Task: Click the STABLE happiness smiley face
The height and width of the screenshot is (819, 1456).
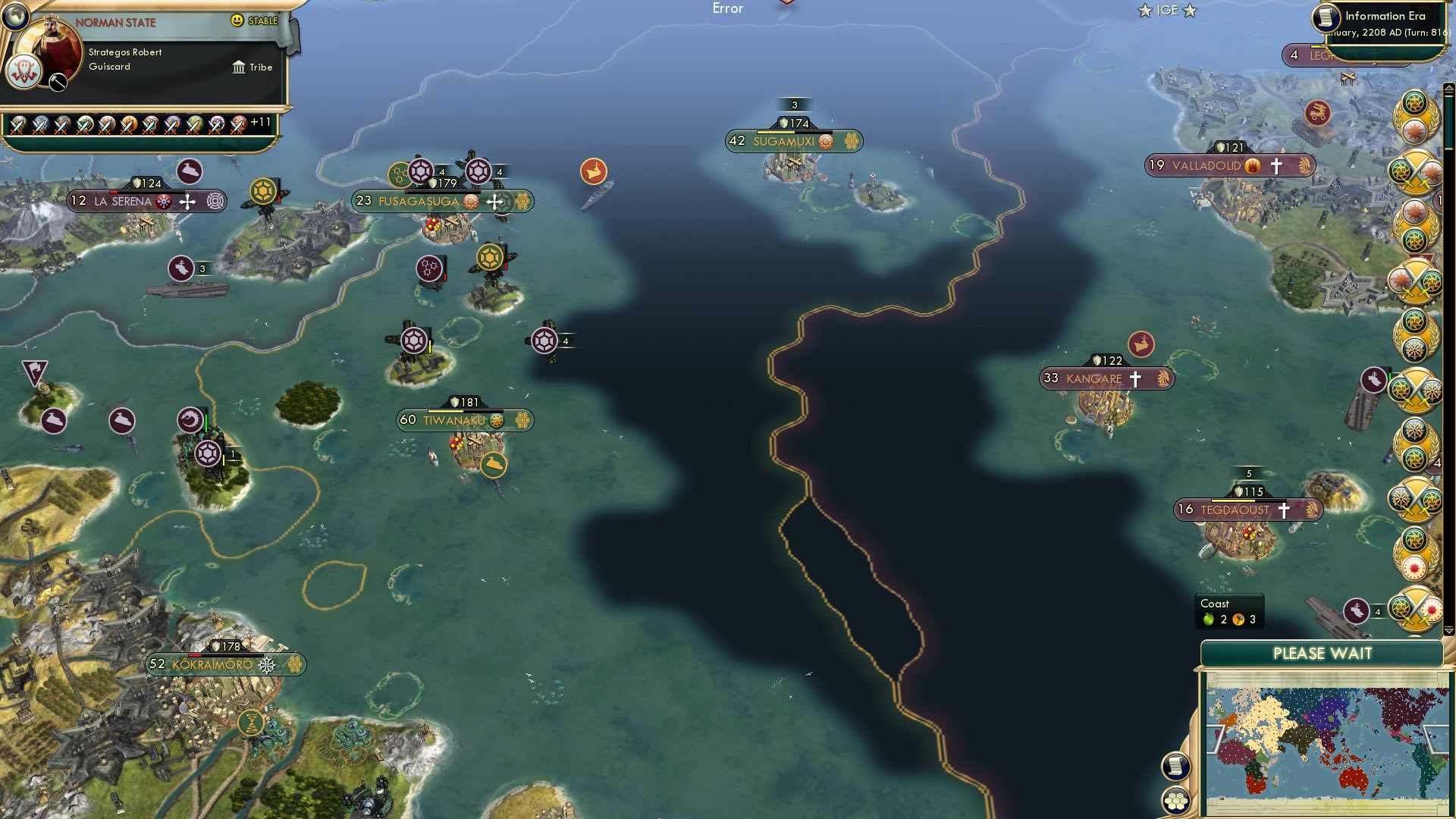Action: click(237, 20)
